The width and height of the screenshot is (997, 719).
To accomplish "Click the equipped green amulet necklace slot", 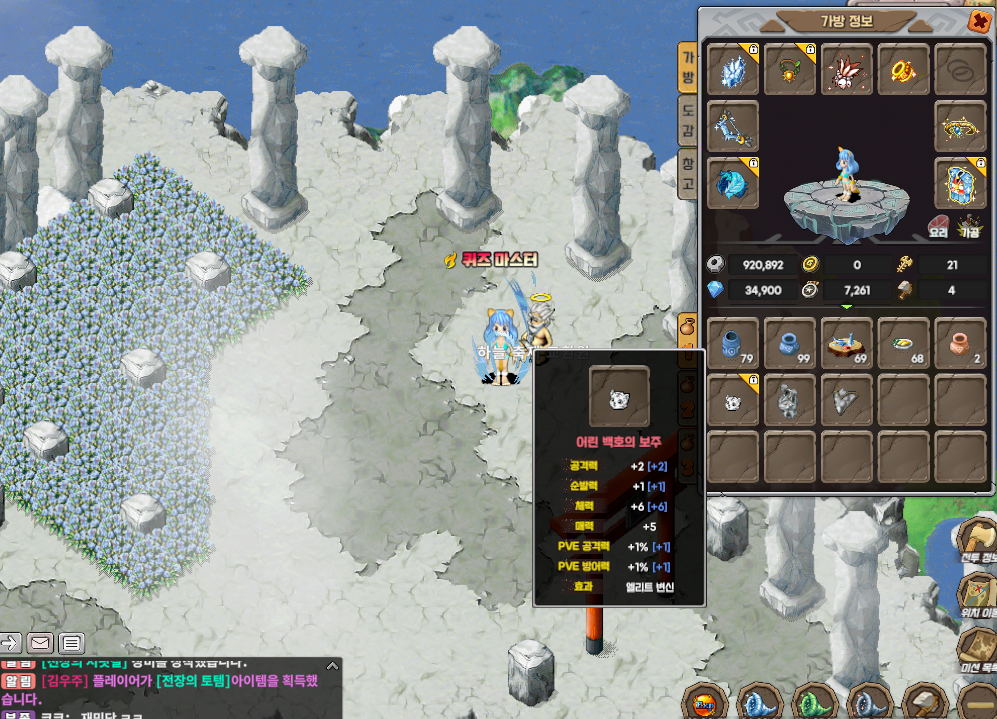I will click(x=790, y=69).
